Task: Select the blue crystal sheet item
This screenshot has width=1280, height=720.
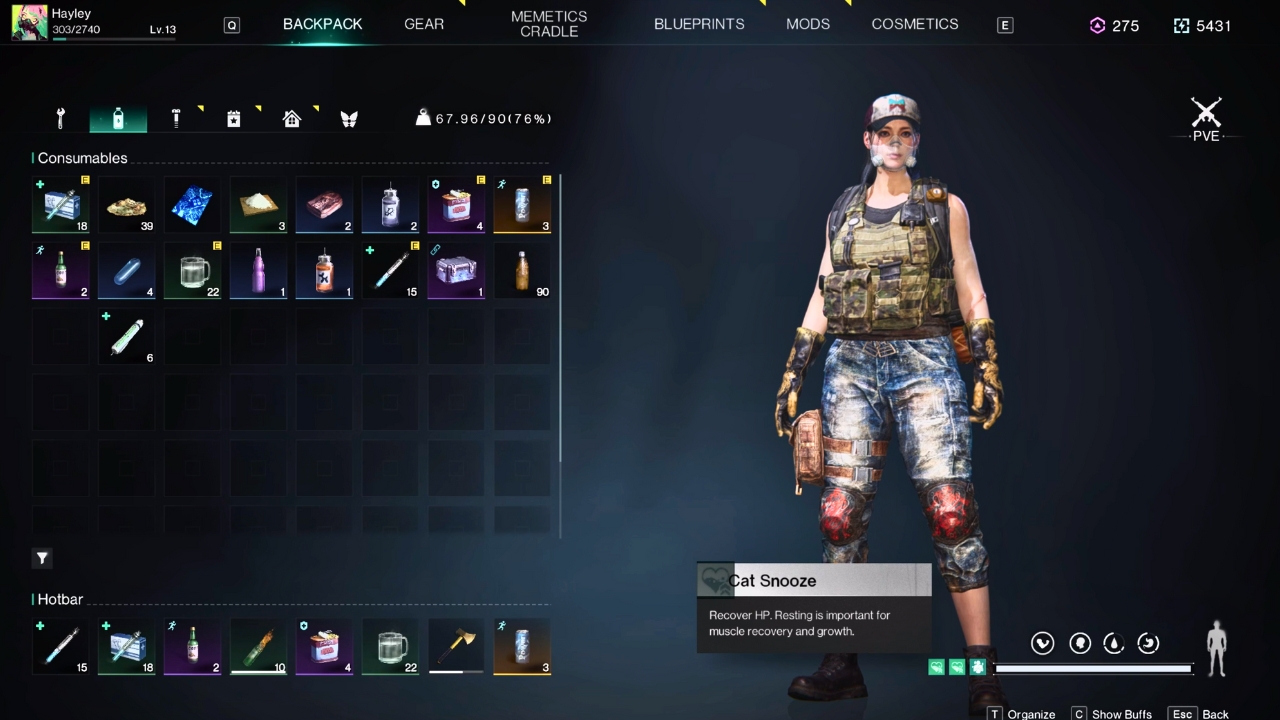Action: (x=192, y=205)
